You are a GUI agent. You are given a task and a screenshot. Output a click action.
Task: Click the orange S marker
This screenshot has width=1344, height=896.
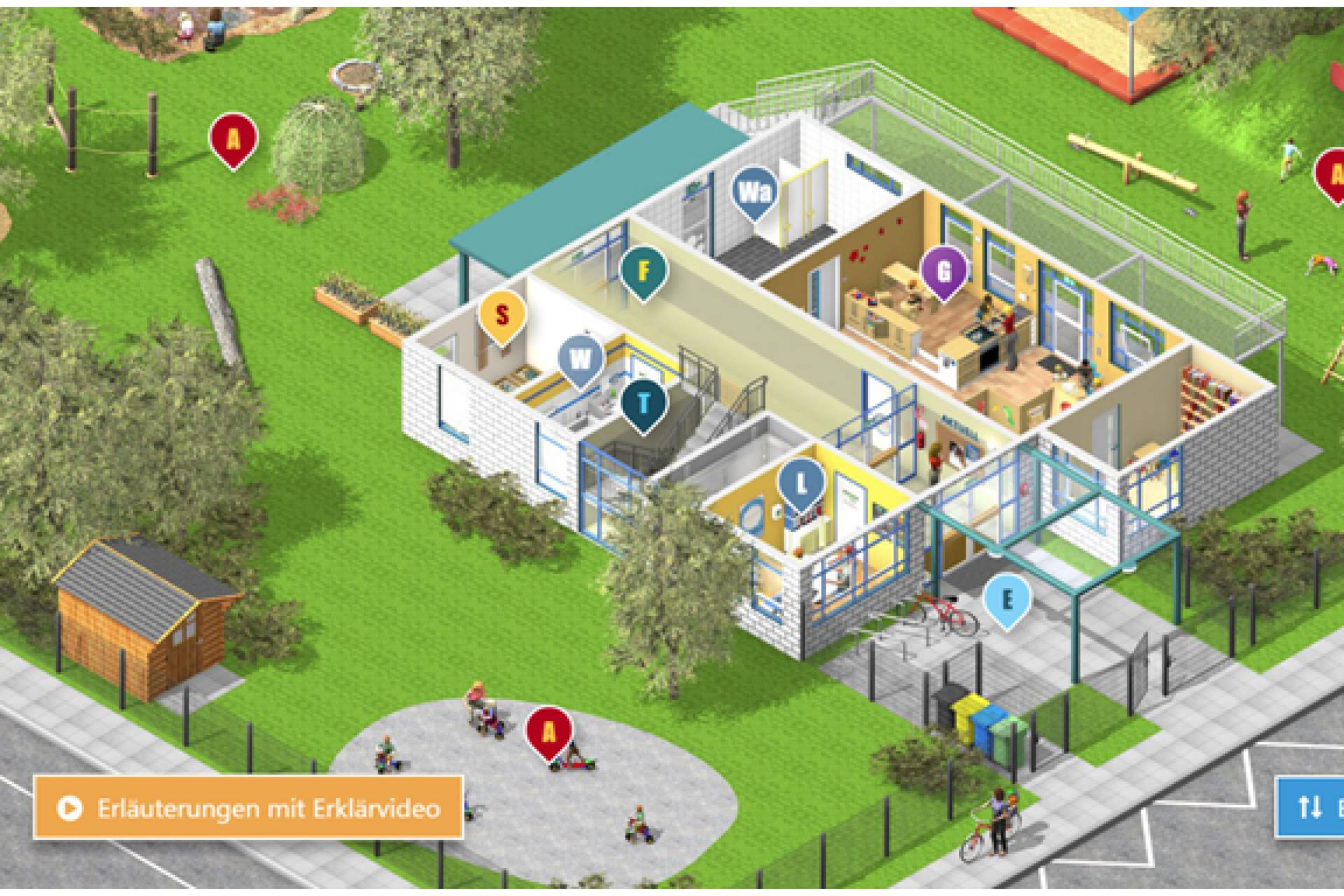click(501, 315)
